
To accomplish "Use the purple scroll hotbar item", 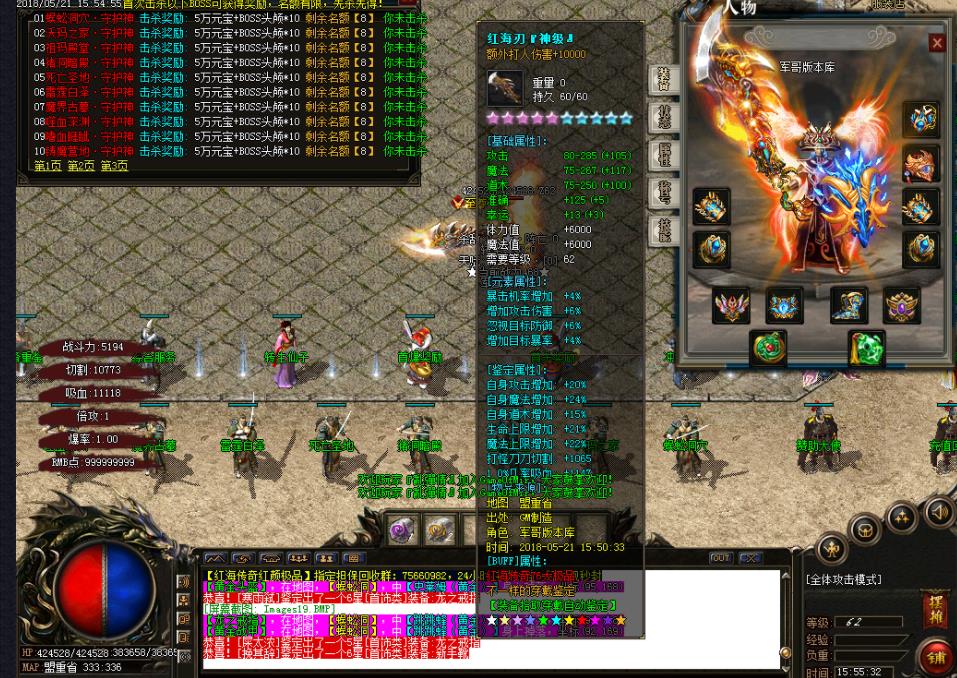I will 403,529.
